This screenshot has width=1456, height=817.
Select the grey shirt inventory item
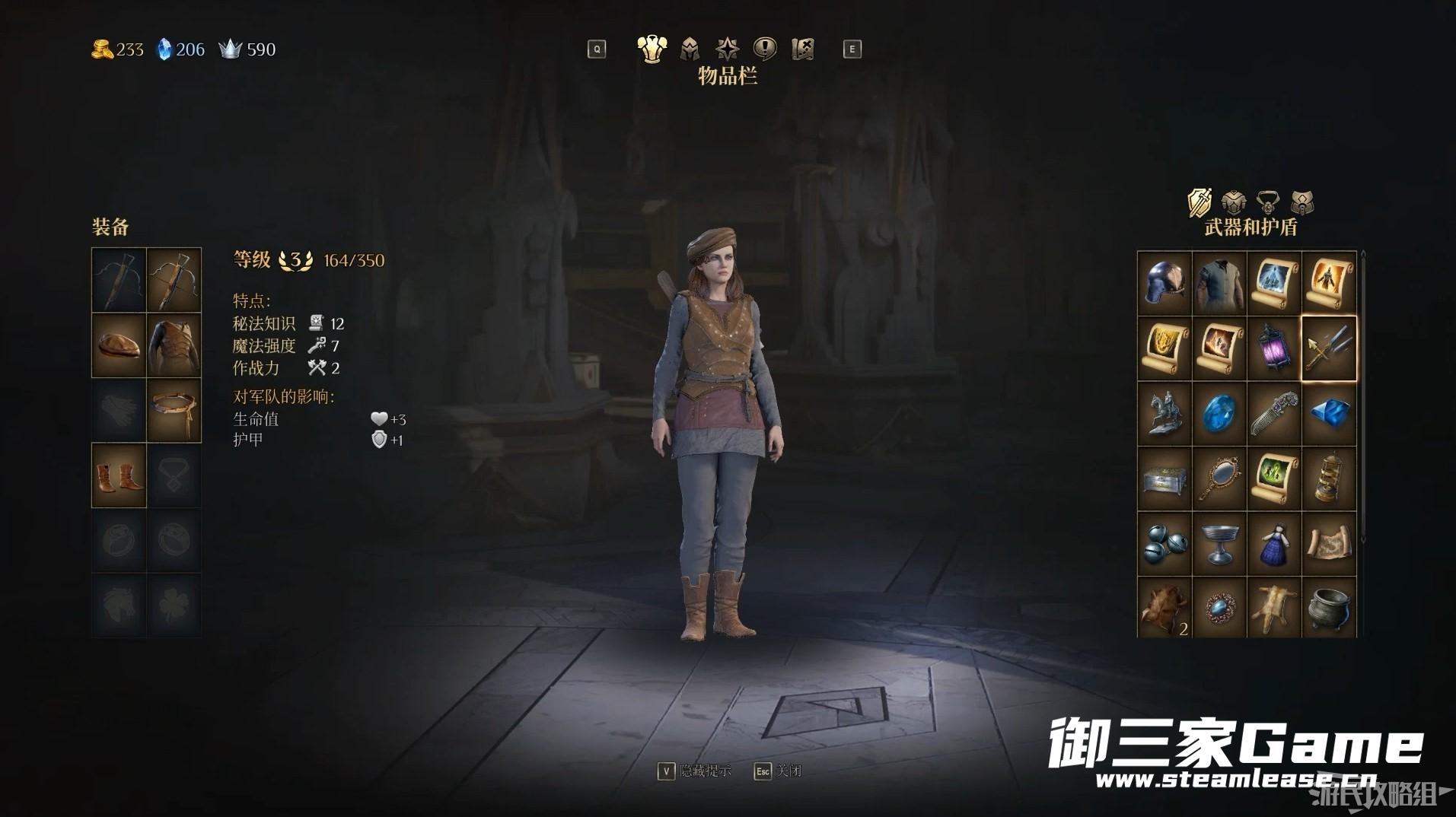coord(1219,283)
